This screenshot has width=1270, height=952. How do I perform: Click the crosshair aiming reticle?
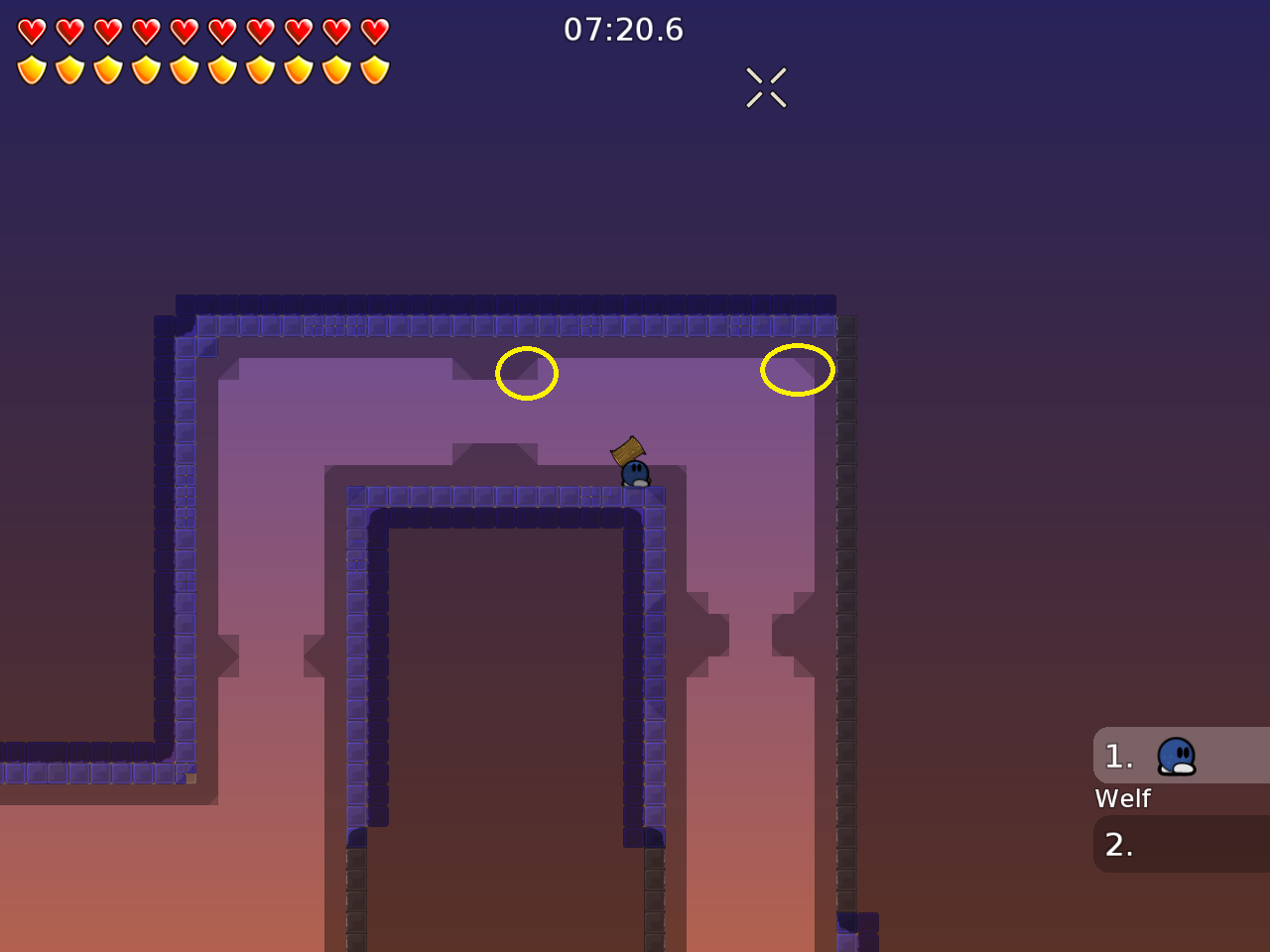tap(765, 87)
